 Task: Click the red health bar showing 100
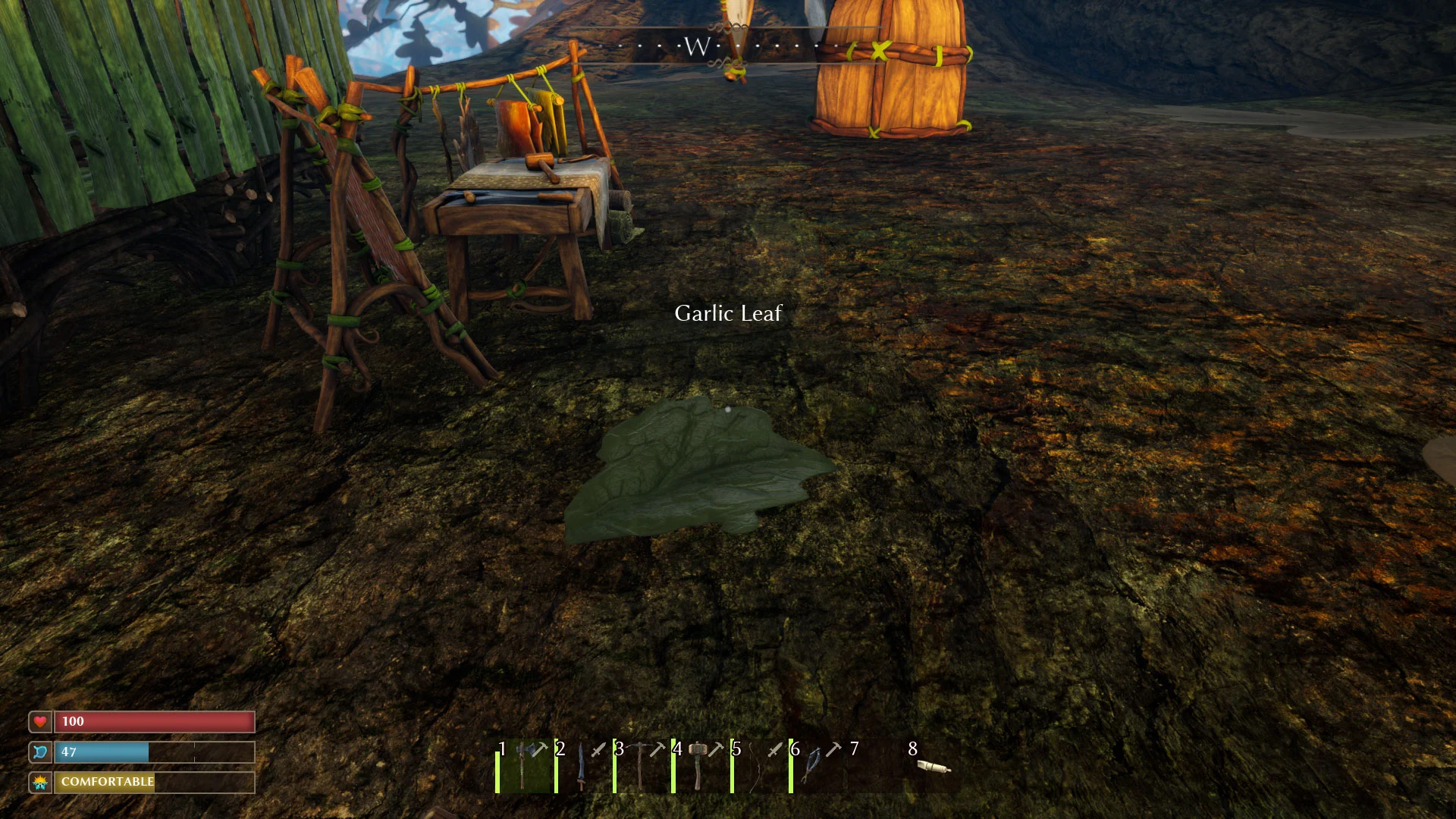[x=152, y=721]
